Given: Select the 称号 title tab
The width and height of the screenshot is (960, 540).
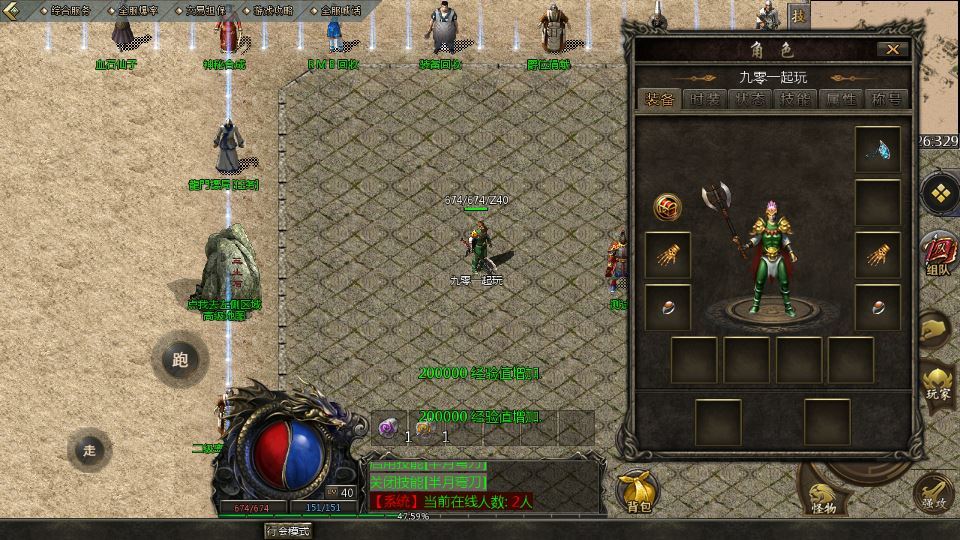Looking at the screenshot, I should [x=886, y=99].
